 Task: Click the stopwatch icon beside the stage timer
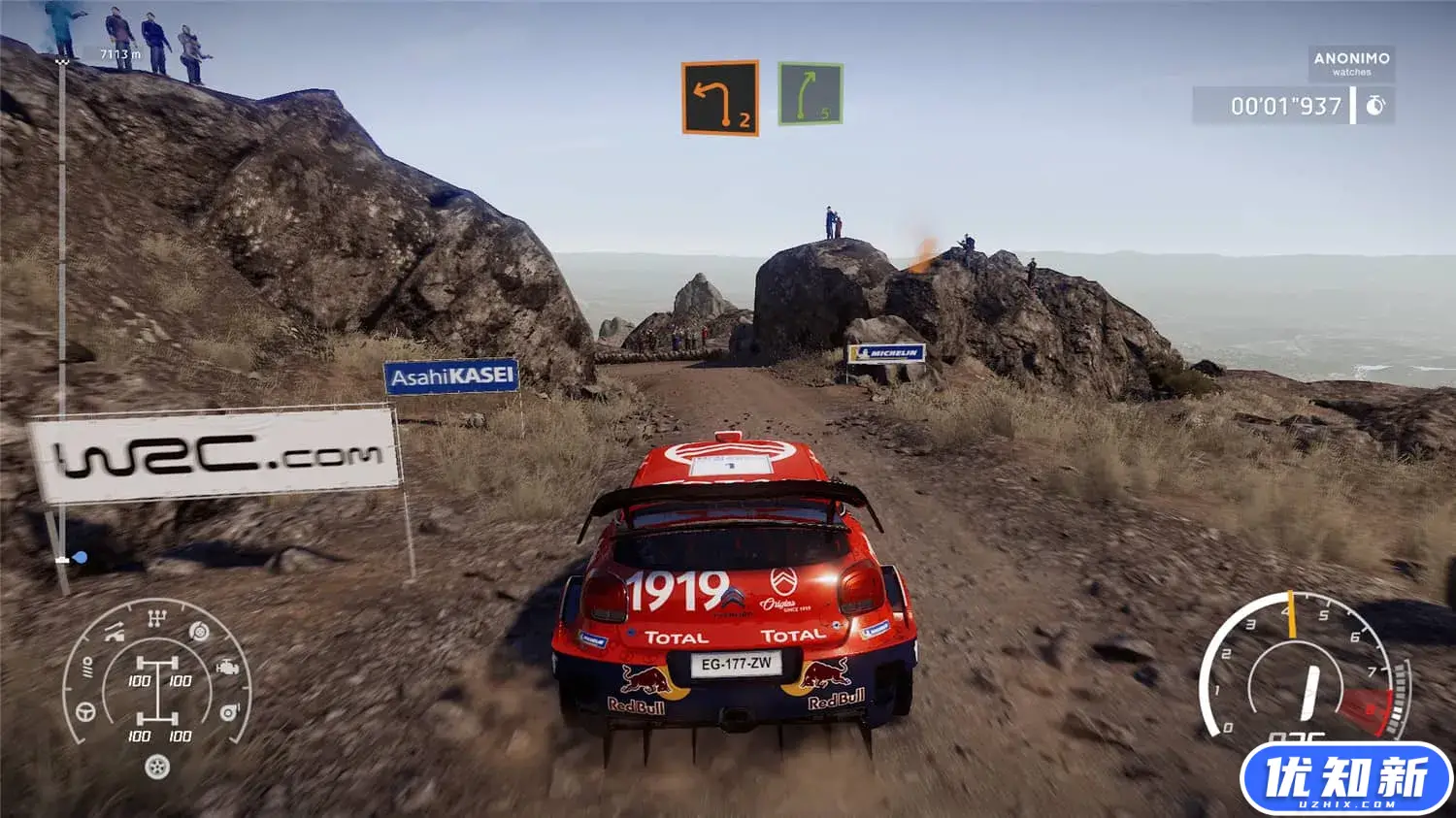(1376, 105)
